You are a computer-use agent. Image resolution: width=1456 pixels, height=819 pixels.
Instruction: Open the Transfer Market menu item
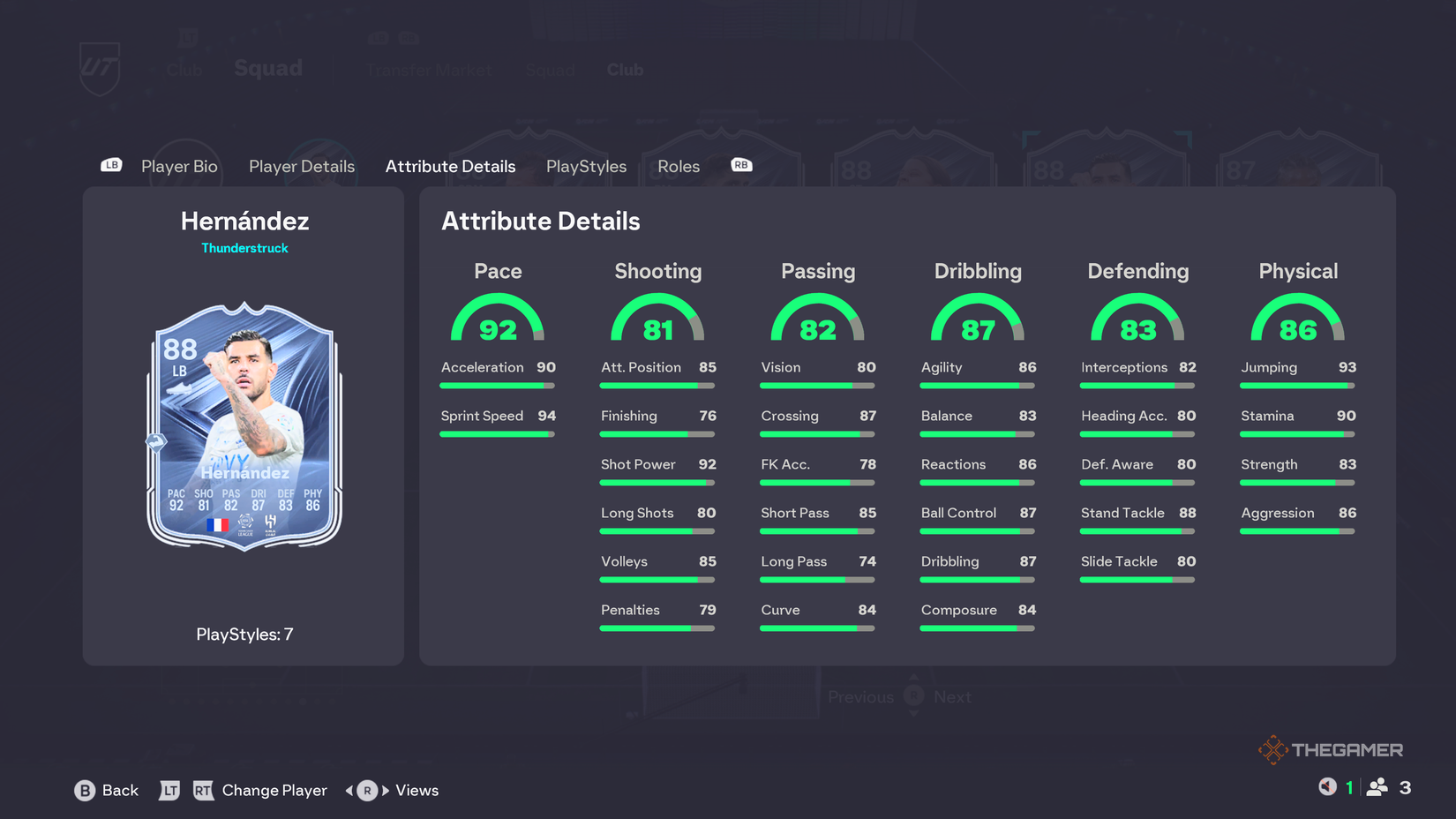tap(429, 70)
